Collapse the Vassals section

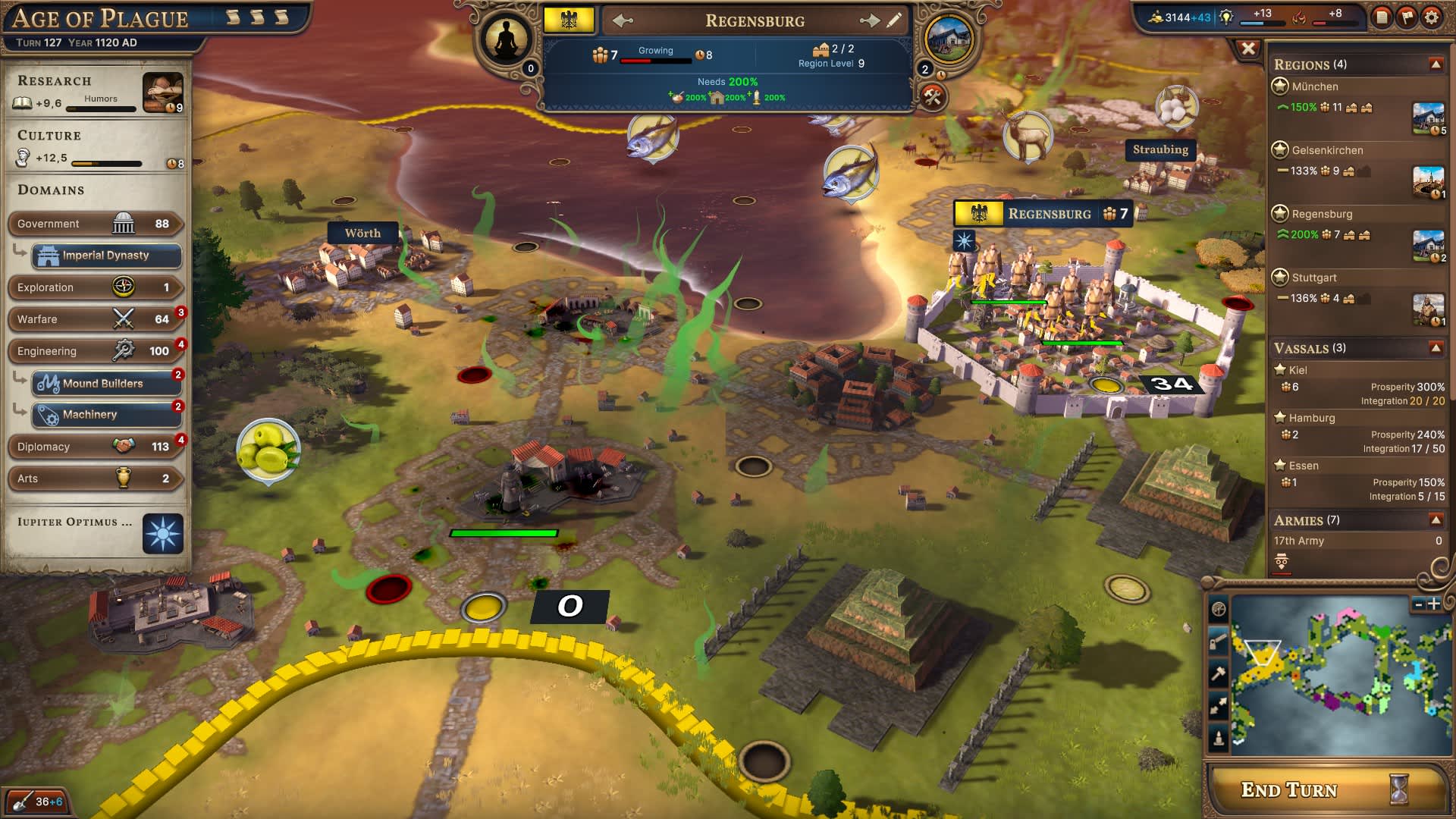tap(1436, 348)
